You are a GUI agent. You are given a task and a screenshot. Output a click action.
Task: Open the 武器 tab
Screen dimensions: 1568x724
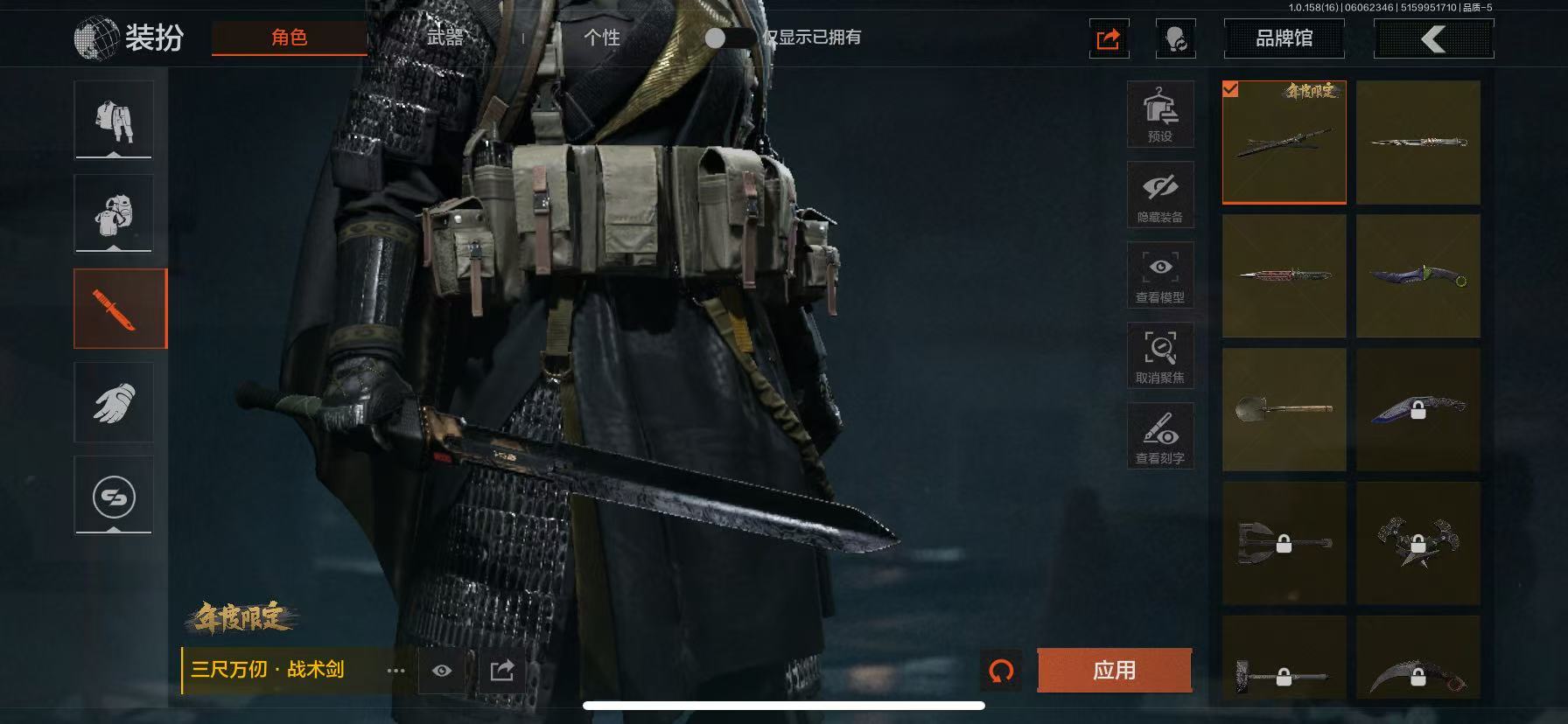[x=444, y=38]
